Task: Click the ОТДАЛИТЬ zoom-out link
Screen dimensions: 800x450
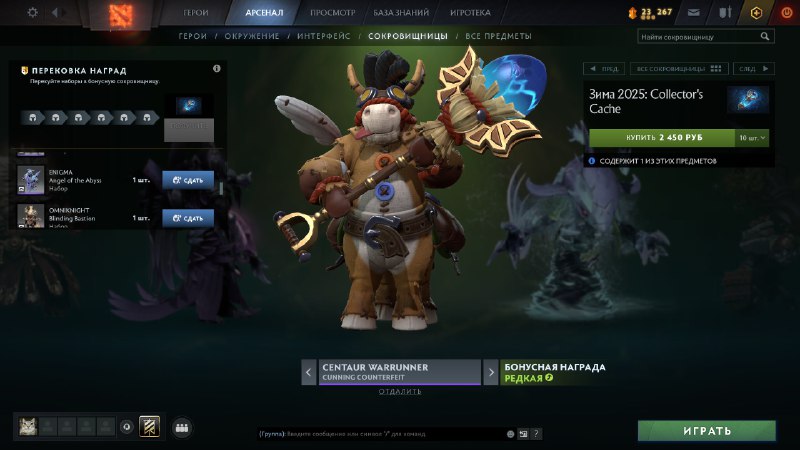Action: (399, 391)
